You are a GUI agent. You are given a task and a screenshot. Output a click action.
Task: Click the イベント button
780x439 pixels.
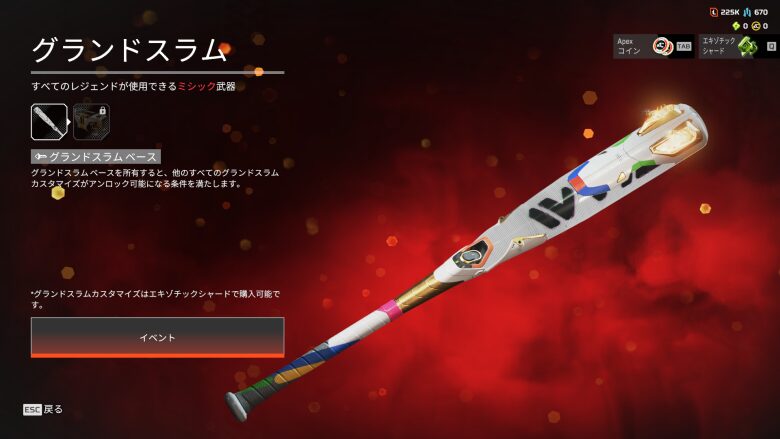coord(157,337)
